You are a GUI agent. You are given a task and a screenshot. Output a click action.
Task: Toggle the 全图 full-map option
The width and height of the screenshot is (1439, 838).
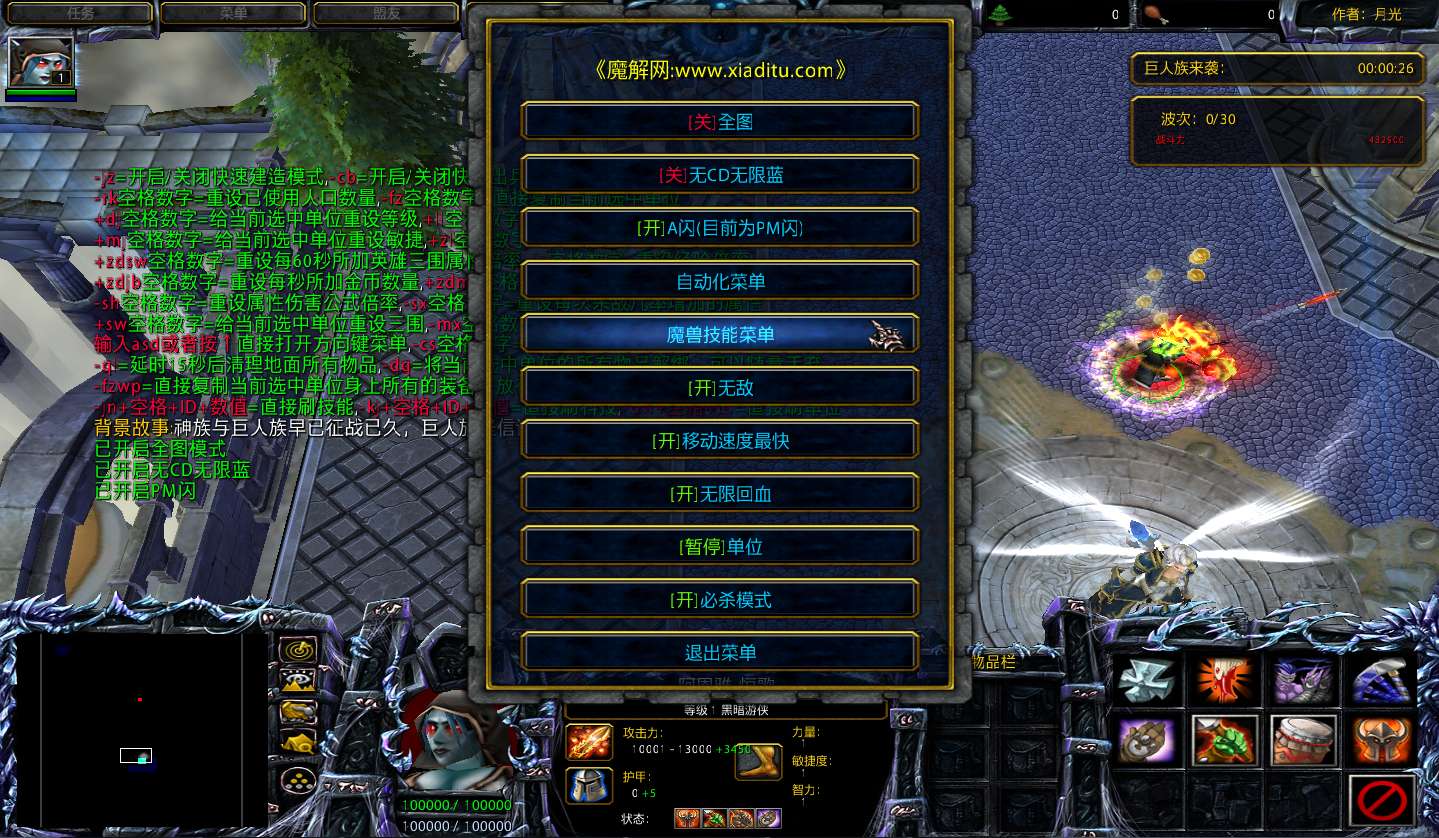(720, 122)
